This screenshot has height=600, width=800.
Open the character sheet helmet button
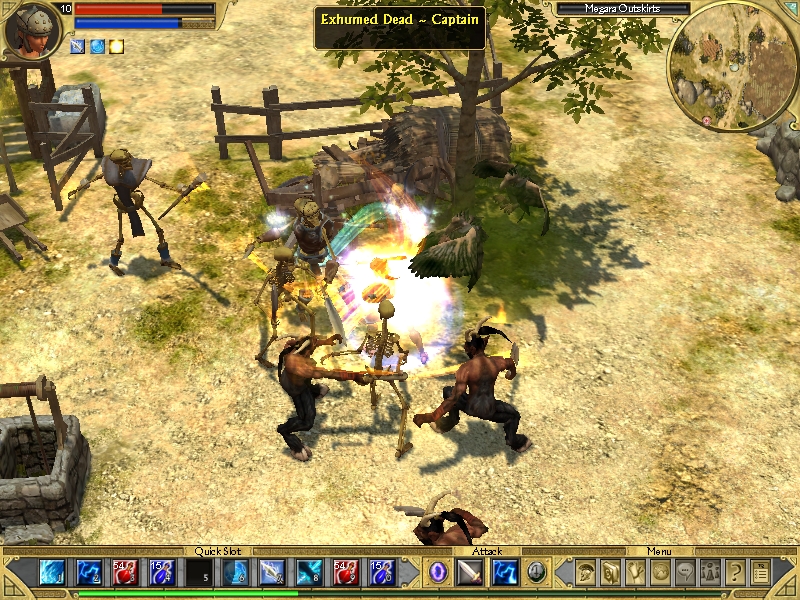[587, 572]
